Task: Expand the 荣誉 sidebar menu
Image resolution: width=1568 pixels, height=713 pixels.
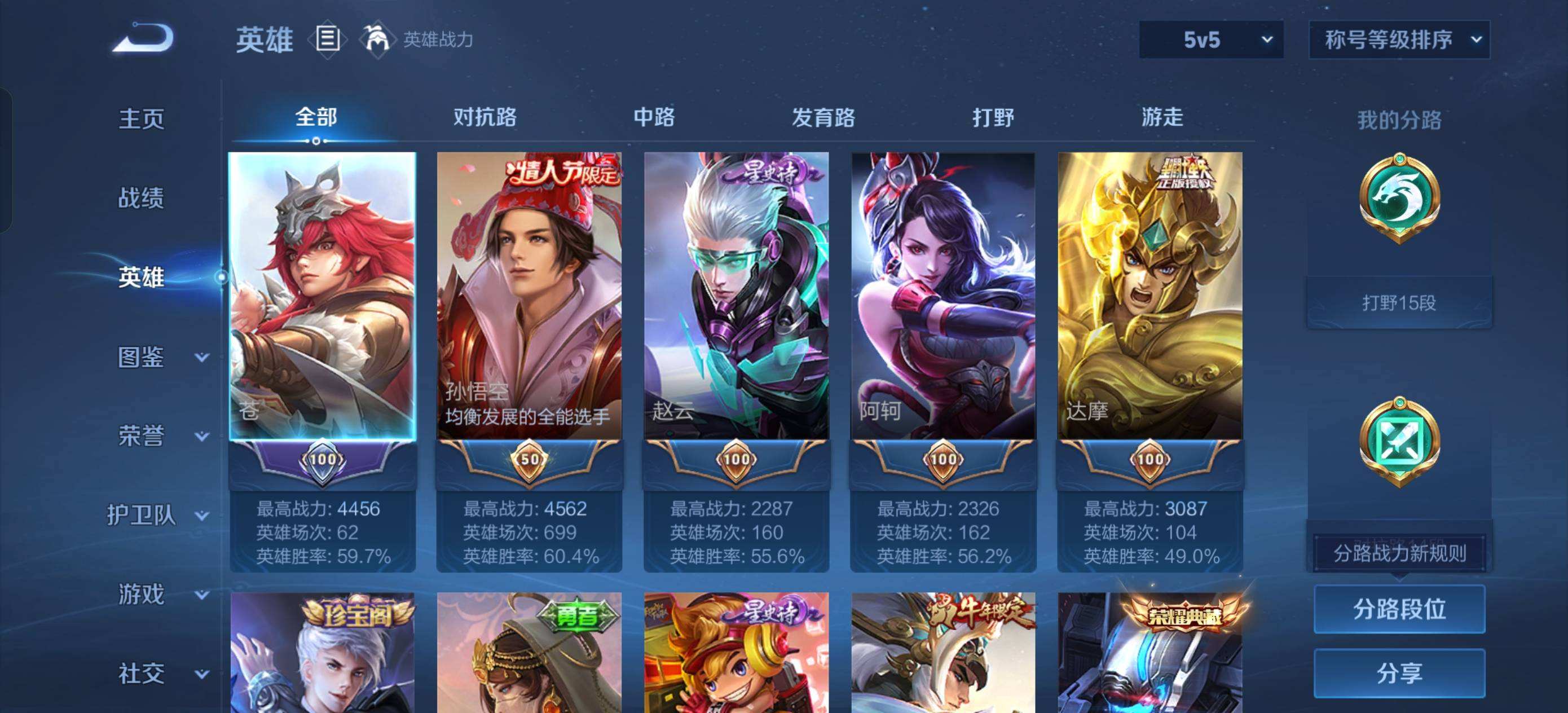Action: [161, 437]
